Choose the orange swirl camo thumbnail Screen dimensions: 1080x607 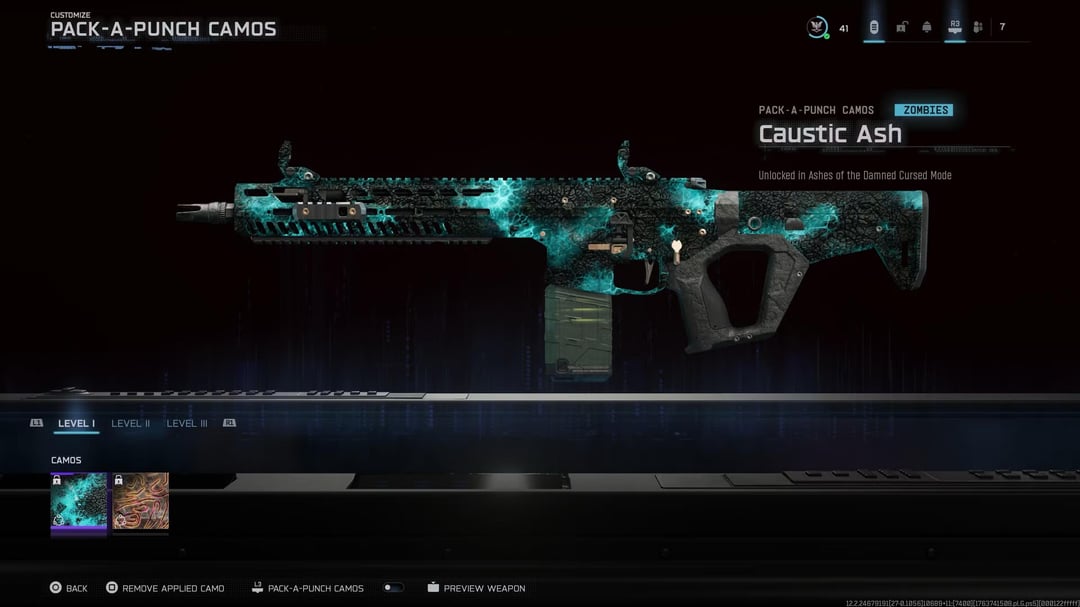(x=140, y=501)
